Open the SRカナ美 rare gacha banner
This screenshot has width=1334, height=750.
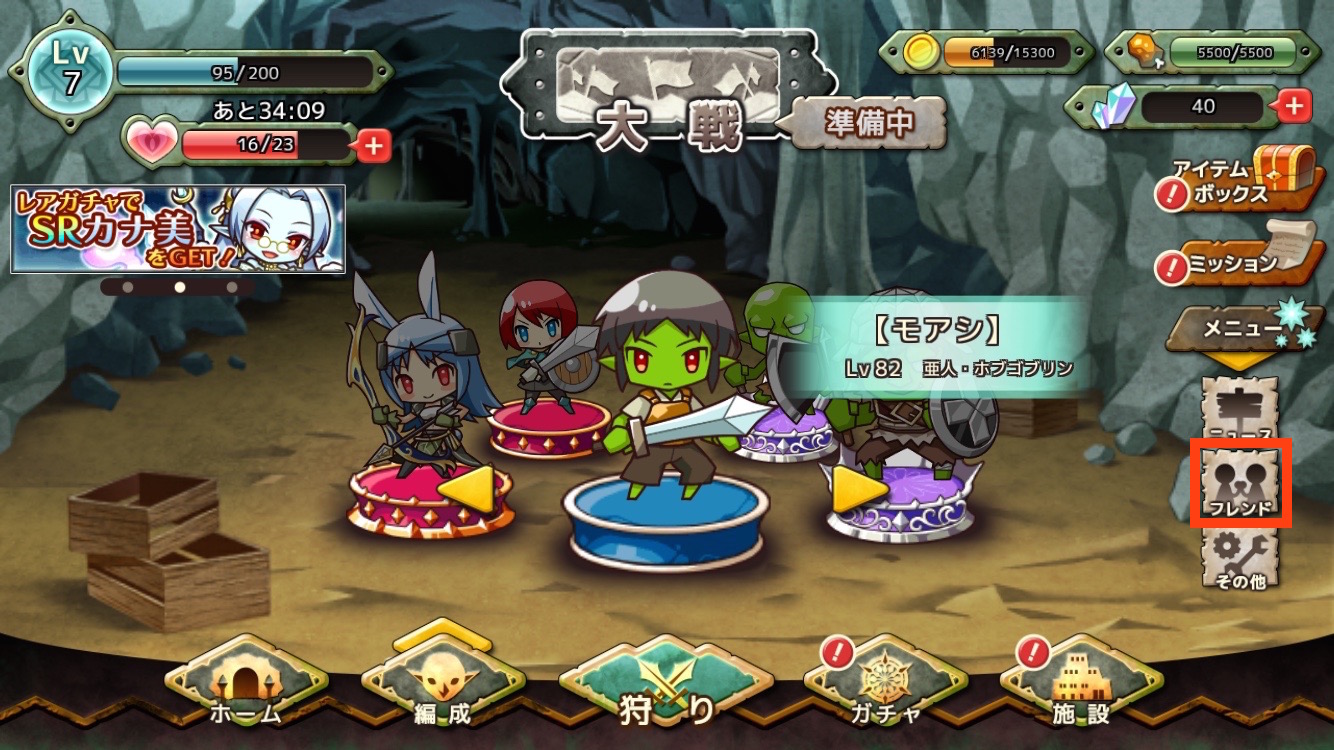coord(178,229)
